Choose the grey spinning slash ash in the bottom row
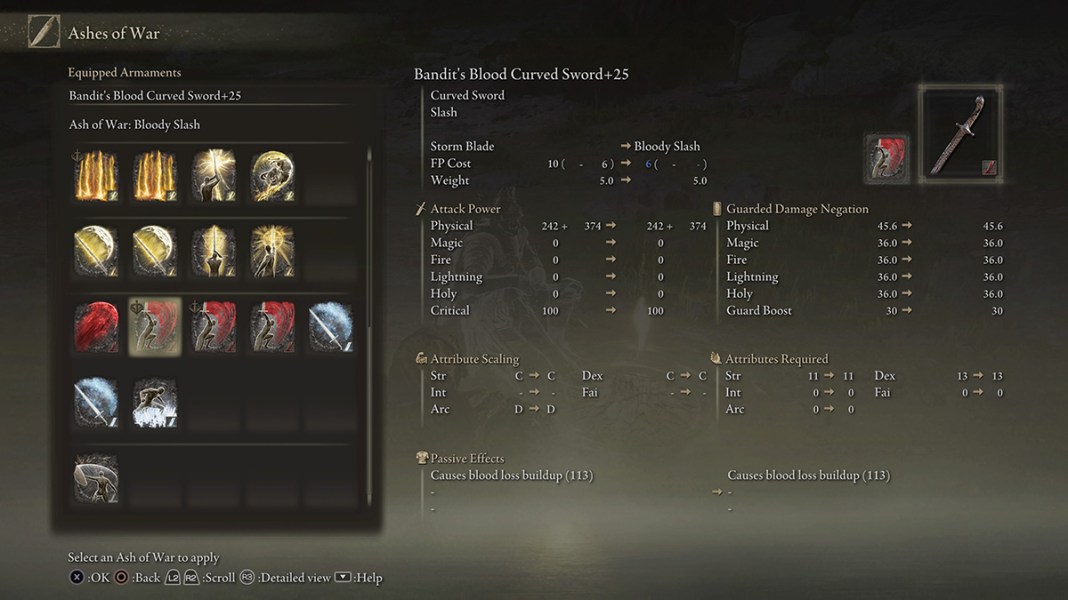This screenshot has width=1068, height=600. pos(96,479)
